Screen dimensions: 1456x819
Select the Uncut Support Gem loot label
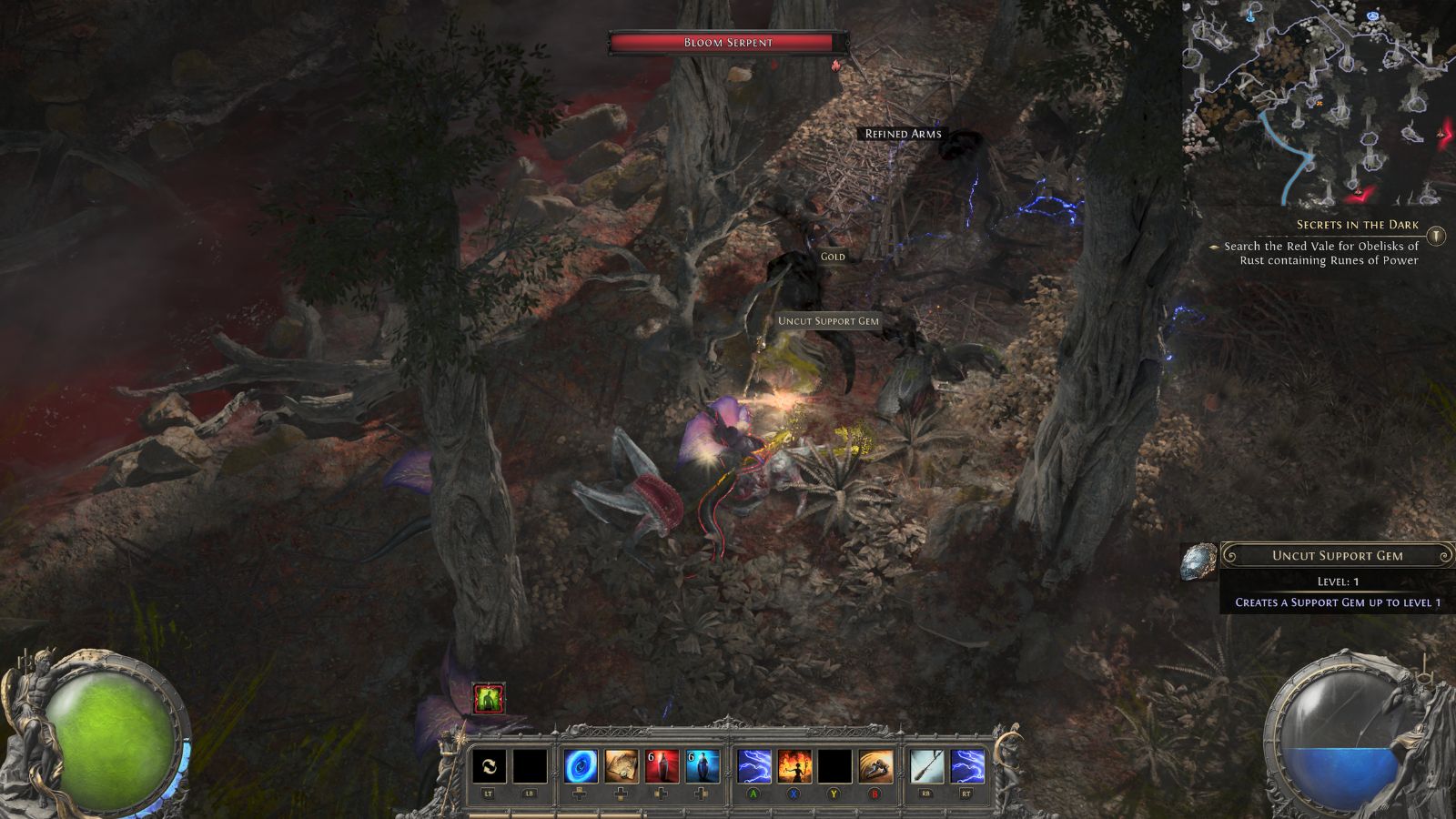[828, 320]
